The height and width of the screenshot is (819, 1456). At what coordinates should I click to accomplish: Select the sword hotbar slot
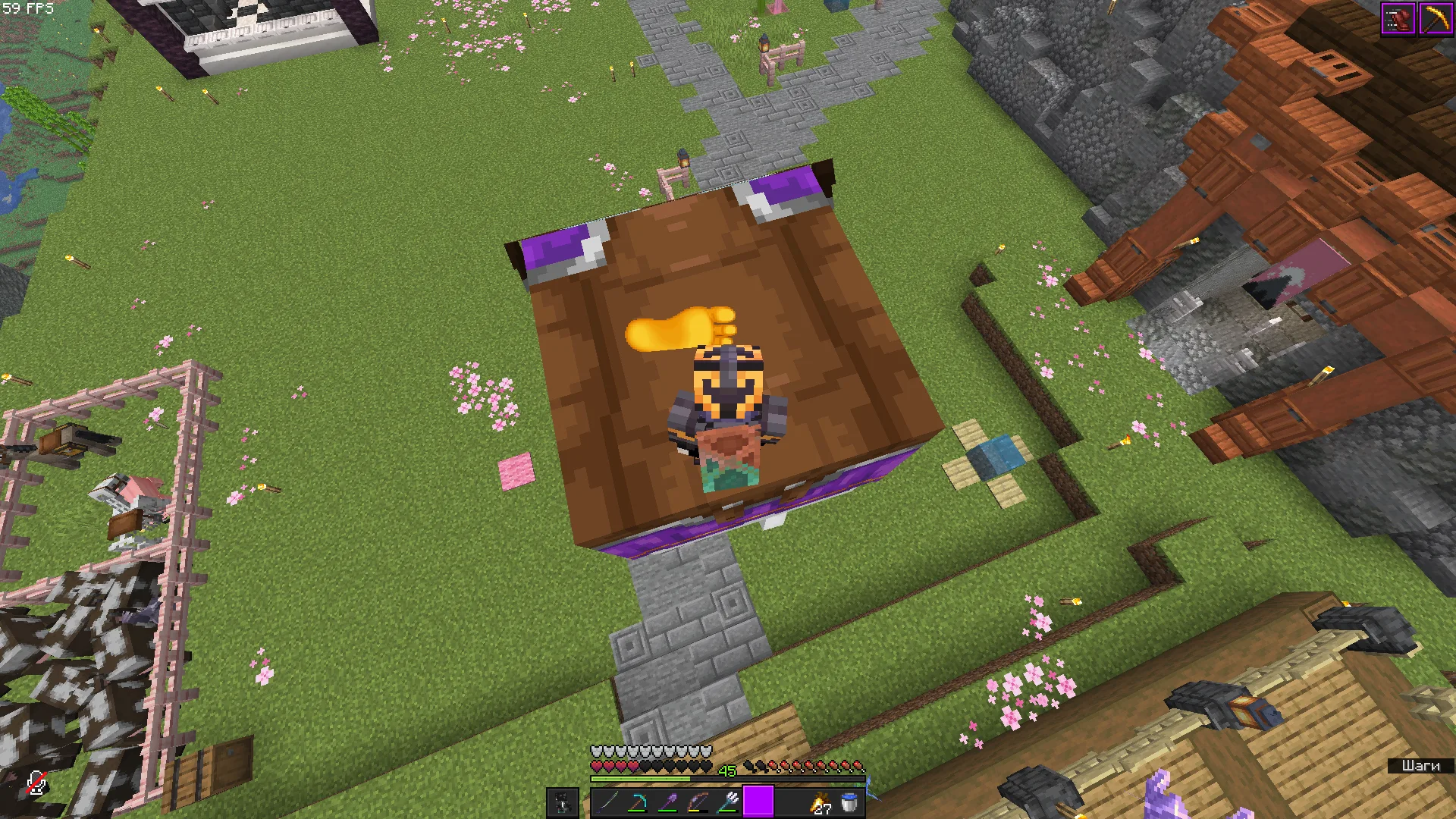coord(607,802)
